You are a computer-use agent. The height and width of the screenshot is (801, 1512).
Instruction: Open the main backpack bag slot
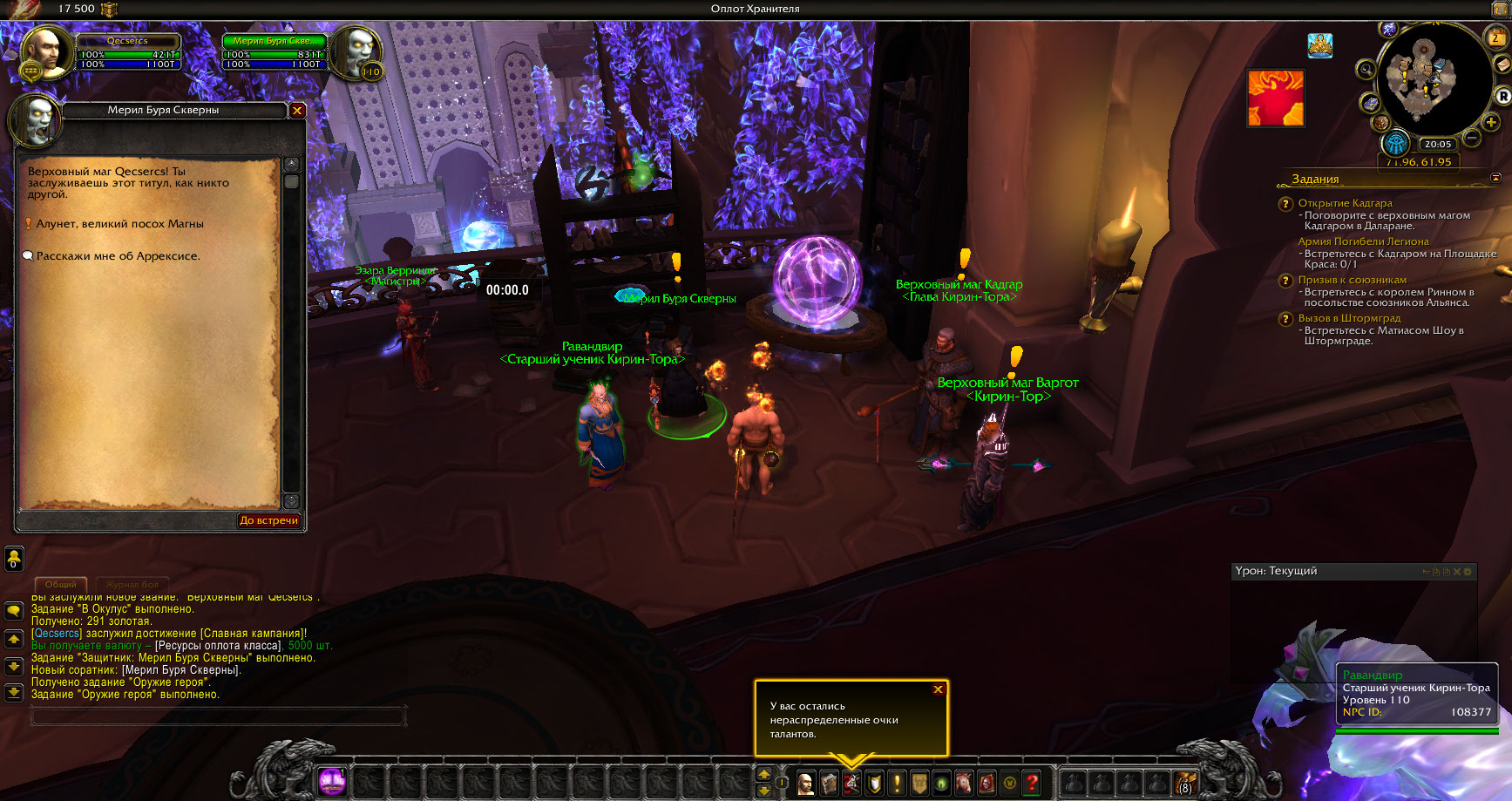pyautogui.click(x=1185, y=783)
